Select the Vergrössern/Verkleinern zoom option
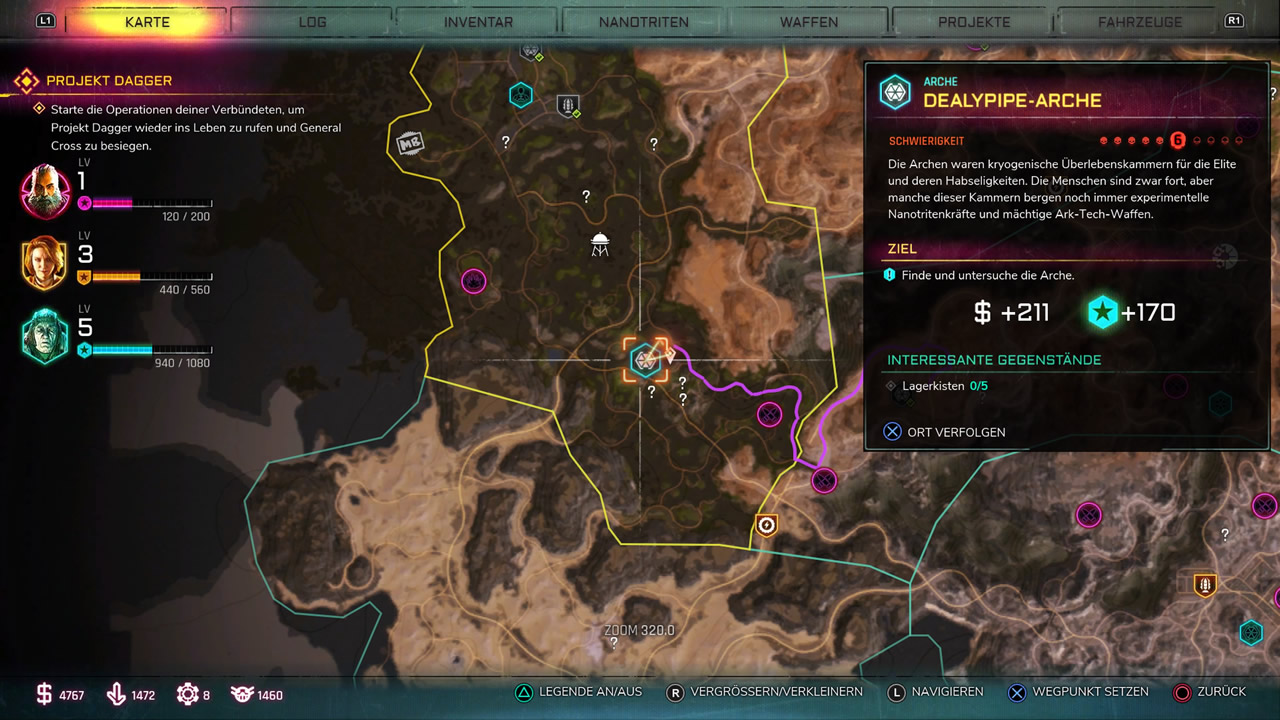The height and width of the screenshot is (720, 1280). 765,692
